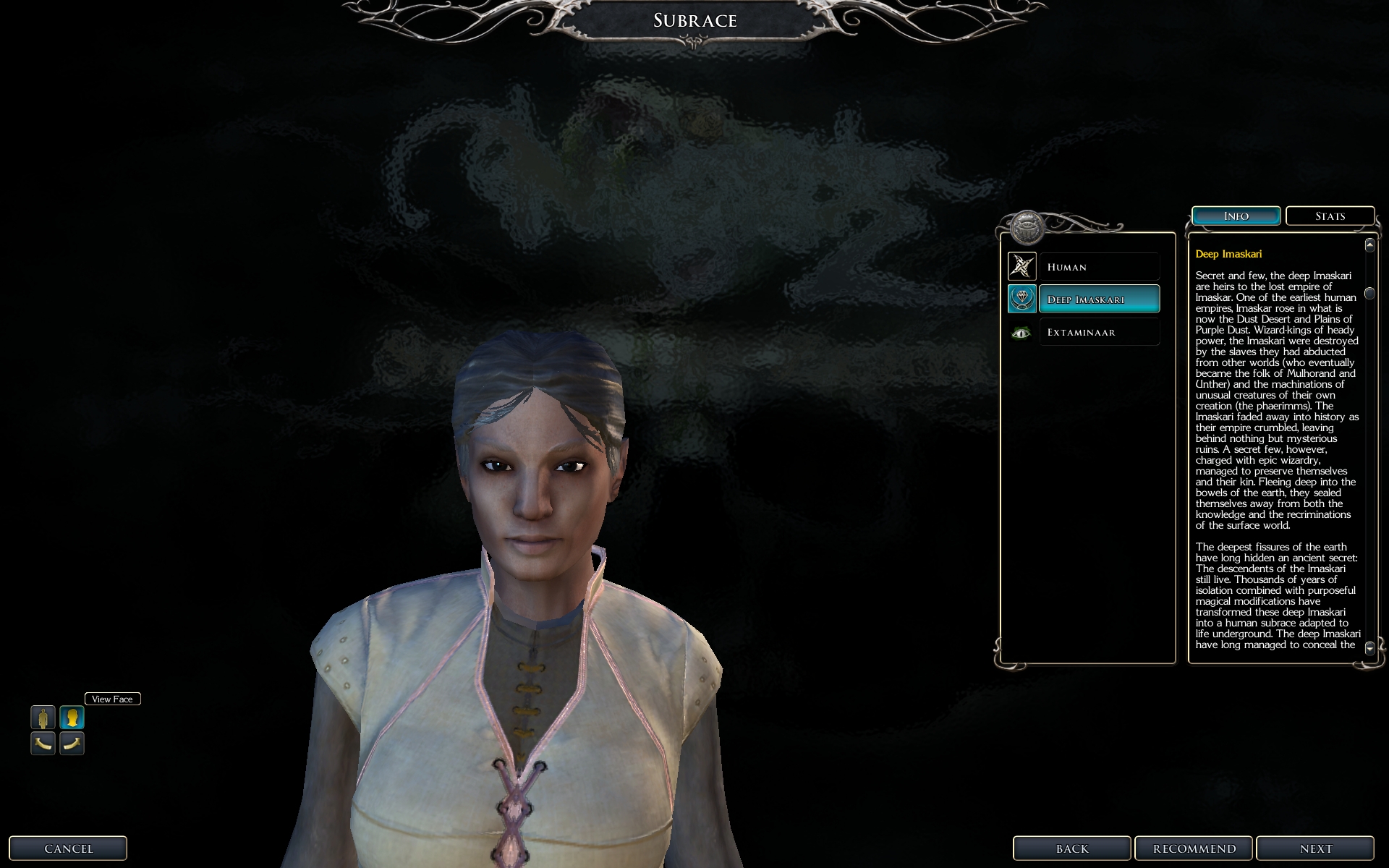Select the Human subrace

pyautogui.click(x=1098, y=267)
